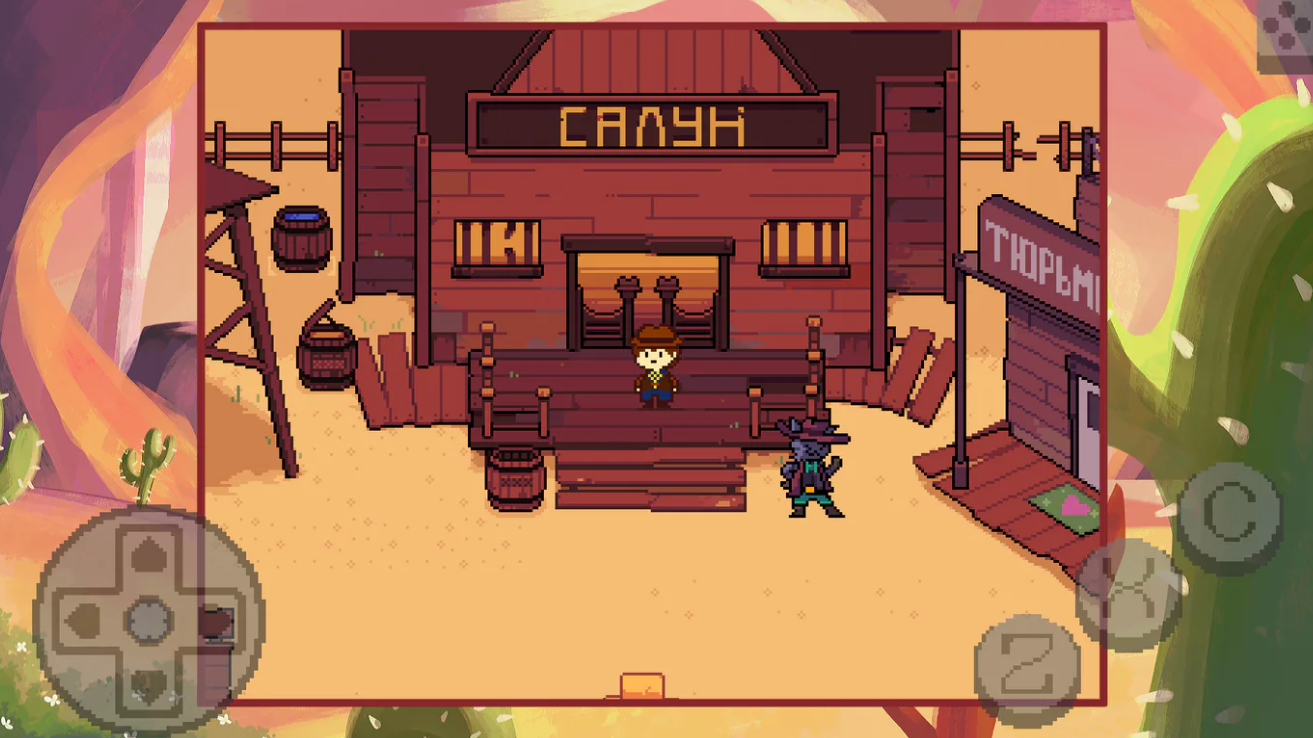Tap the D-pad right arrow
Viewport: 1313px width, 738px height.
(x=214, y=621)
